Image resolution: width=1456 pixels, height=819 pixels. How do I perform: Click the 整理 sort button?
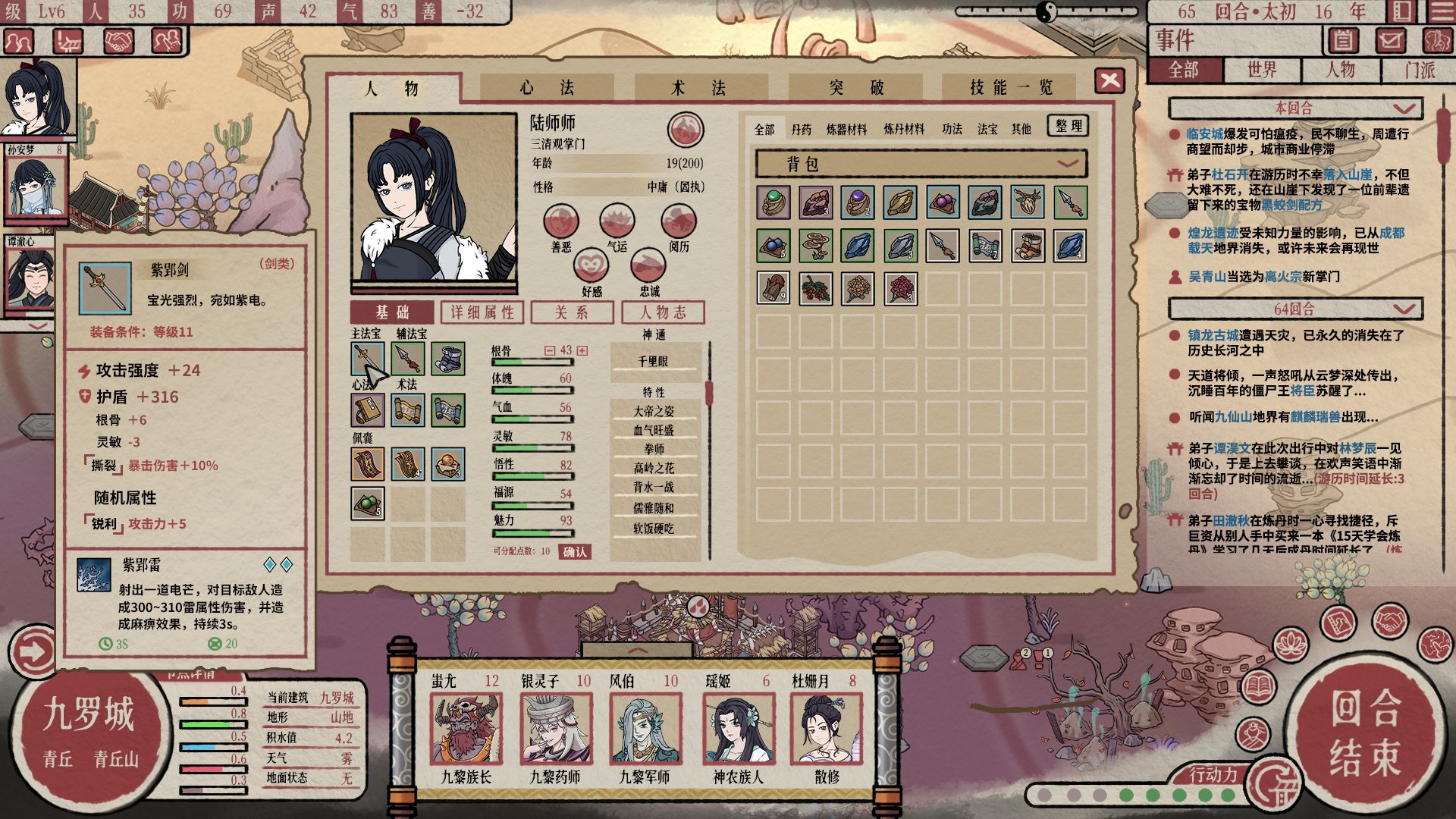point(1068,126)
